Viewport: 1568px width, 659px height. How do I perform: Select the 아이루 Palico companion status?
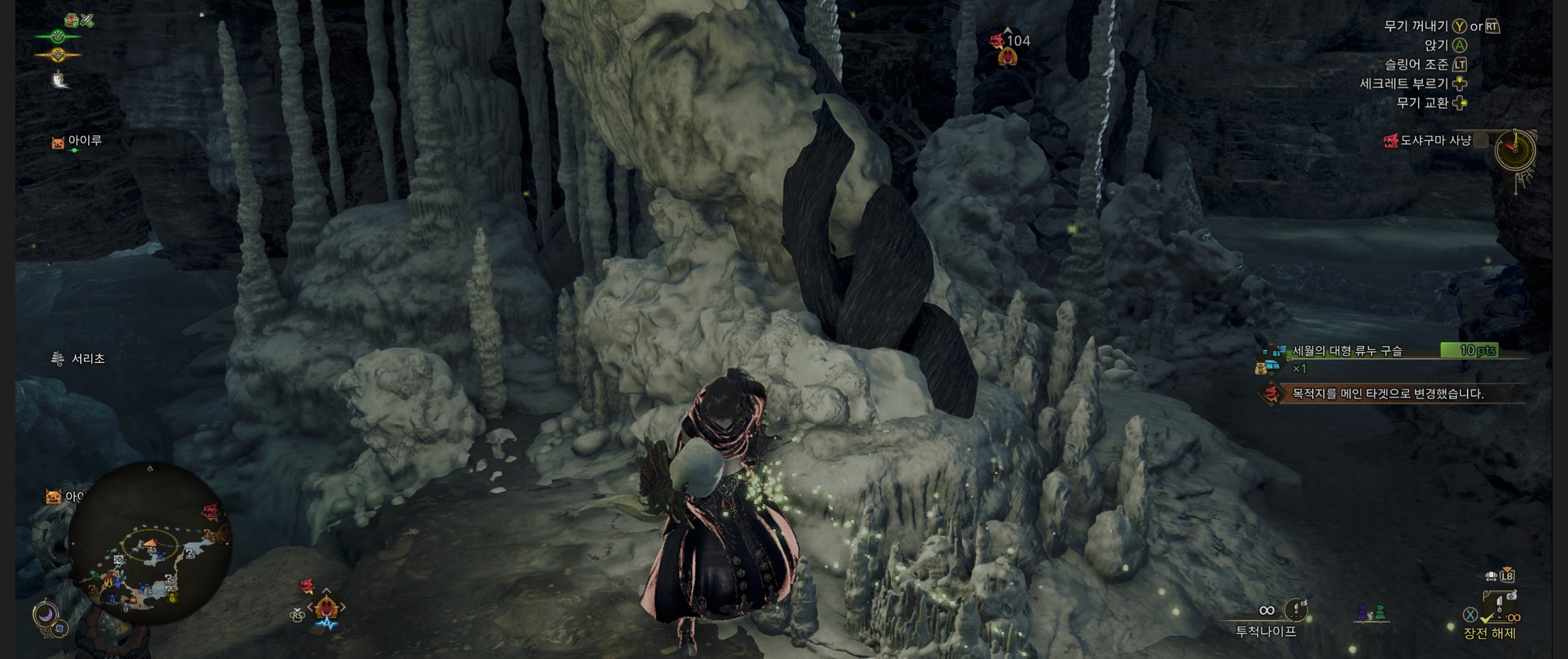pyautogui.click(x=77, y=141)
